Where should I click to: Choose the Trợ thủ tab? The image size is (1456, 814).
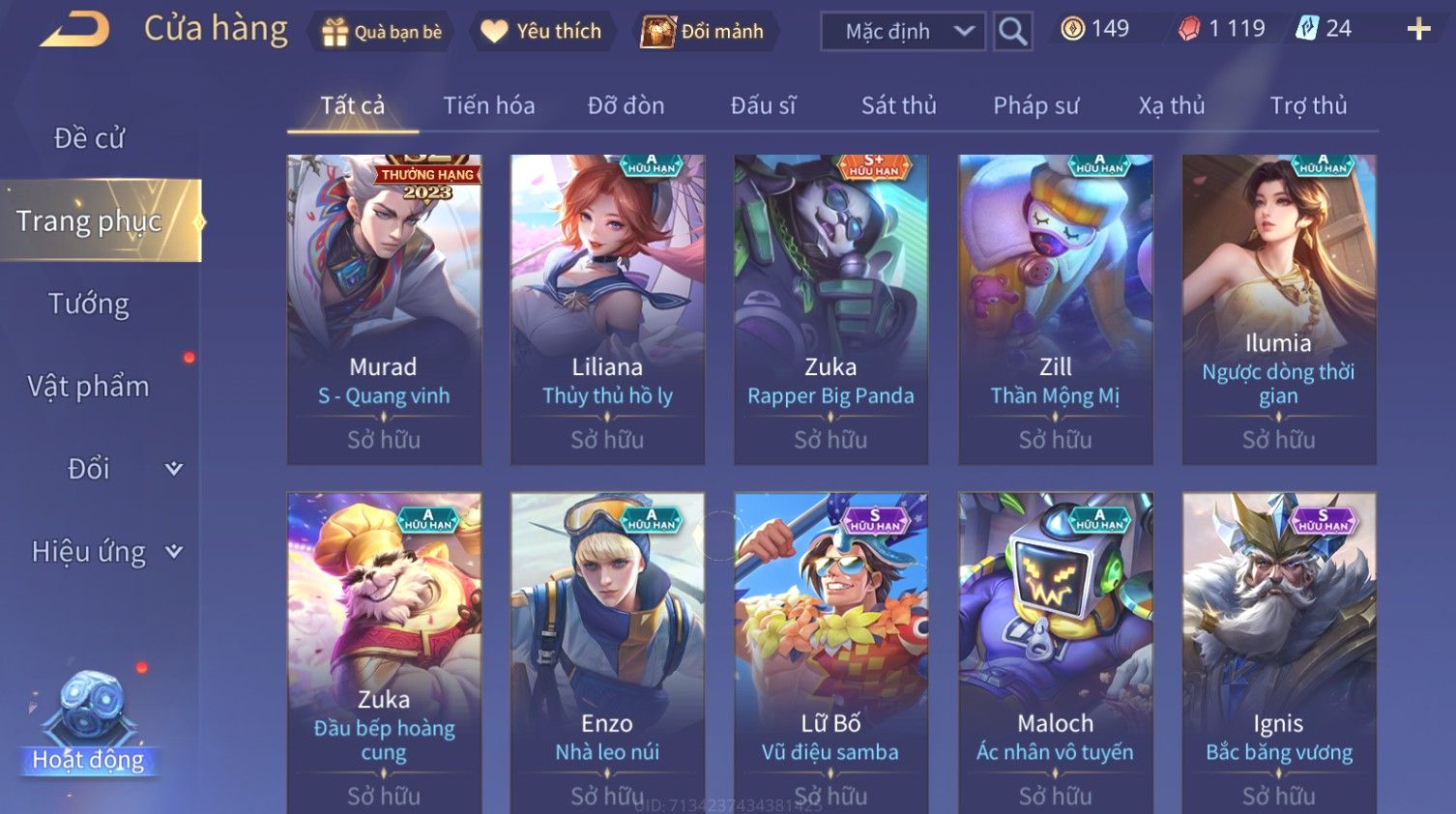(1308, 105)
